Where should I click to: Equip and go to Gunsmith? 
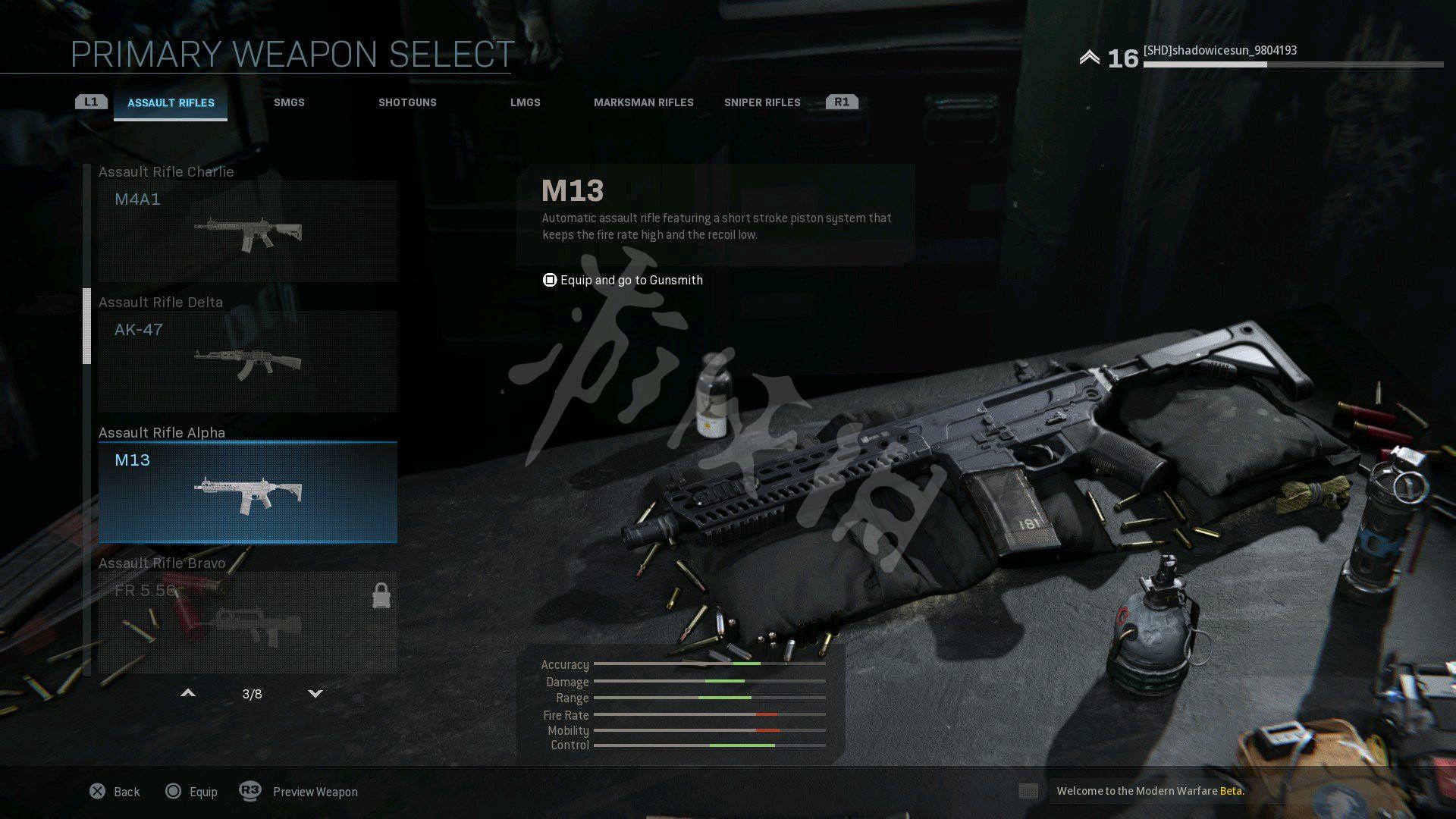623,281
